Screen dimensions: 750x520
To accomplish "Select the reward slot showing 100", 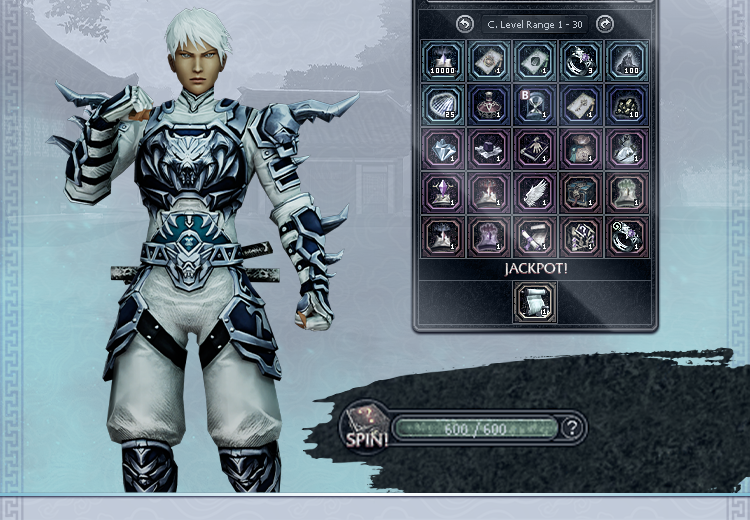I will (628, 61).
